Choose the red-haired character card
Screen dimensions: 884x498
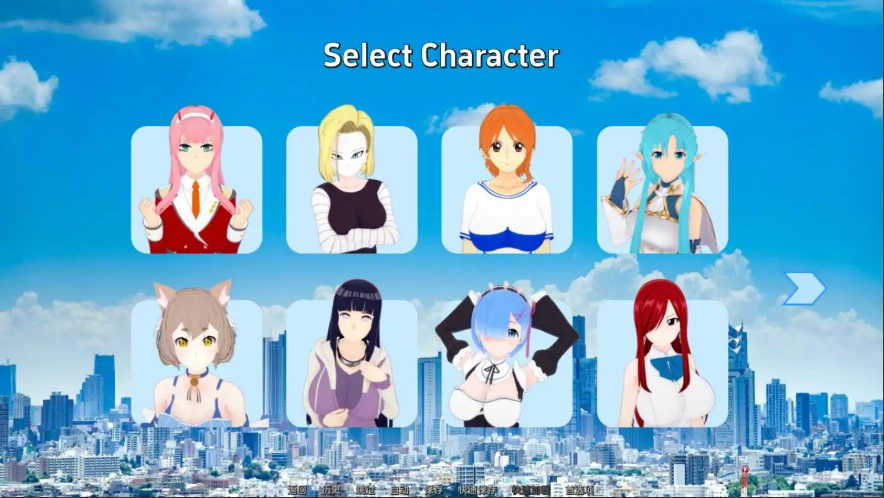tap(662, 363)
